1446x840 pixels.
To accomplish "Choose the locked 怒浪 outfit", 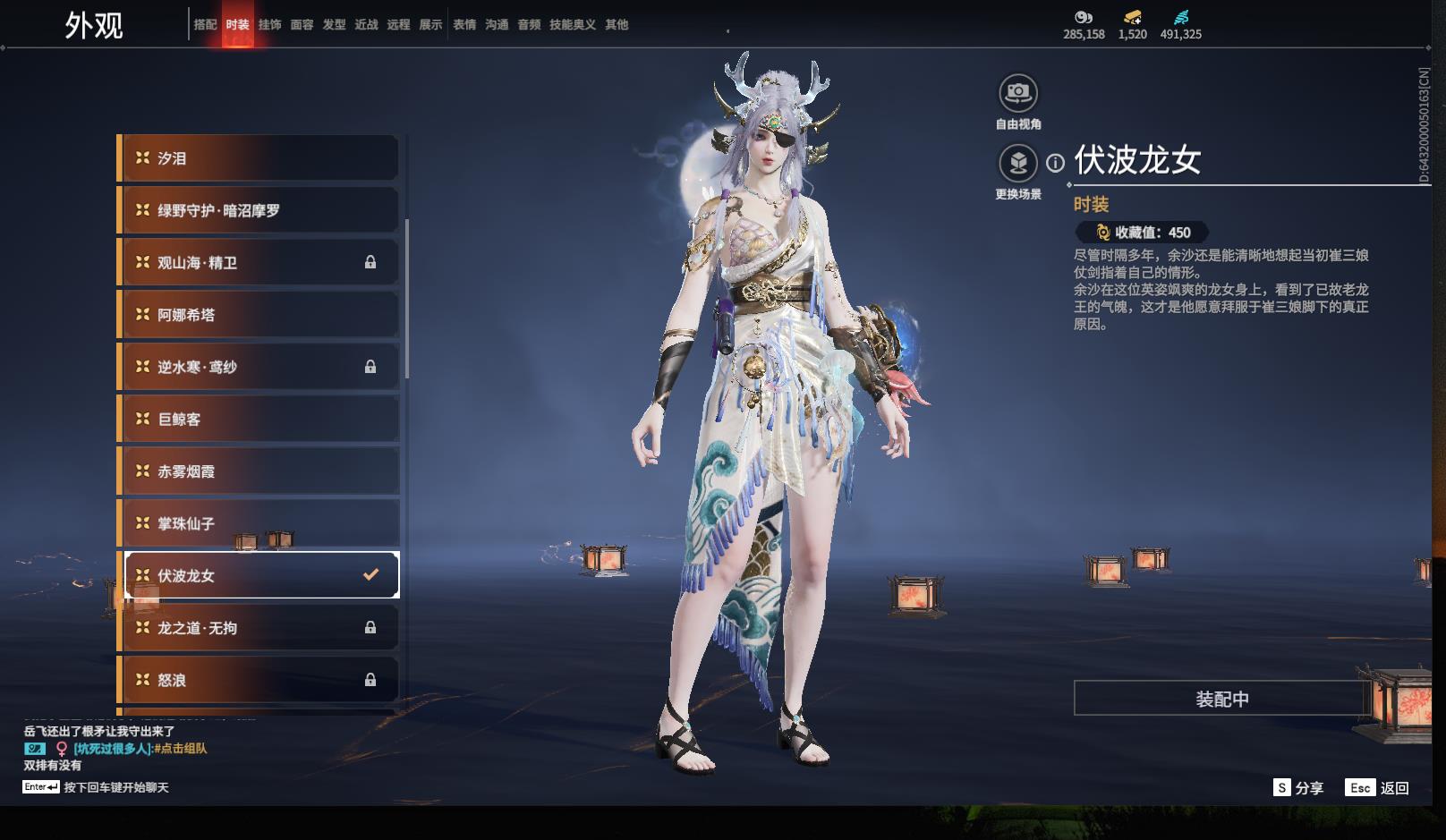I will pos(259,680).
